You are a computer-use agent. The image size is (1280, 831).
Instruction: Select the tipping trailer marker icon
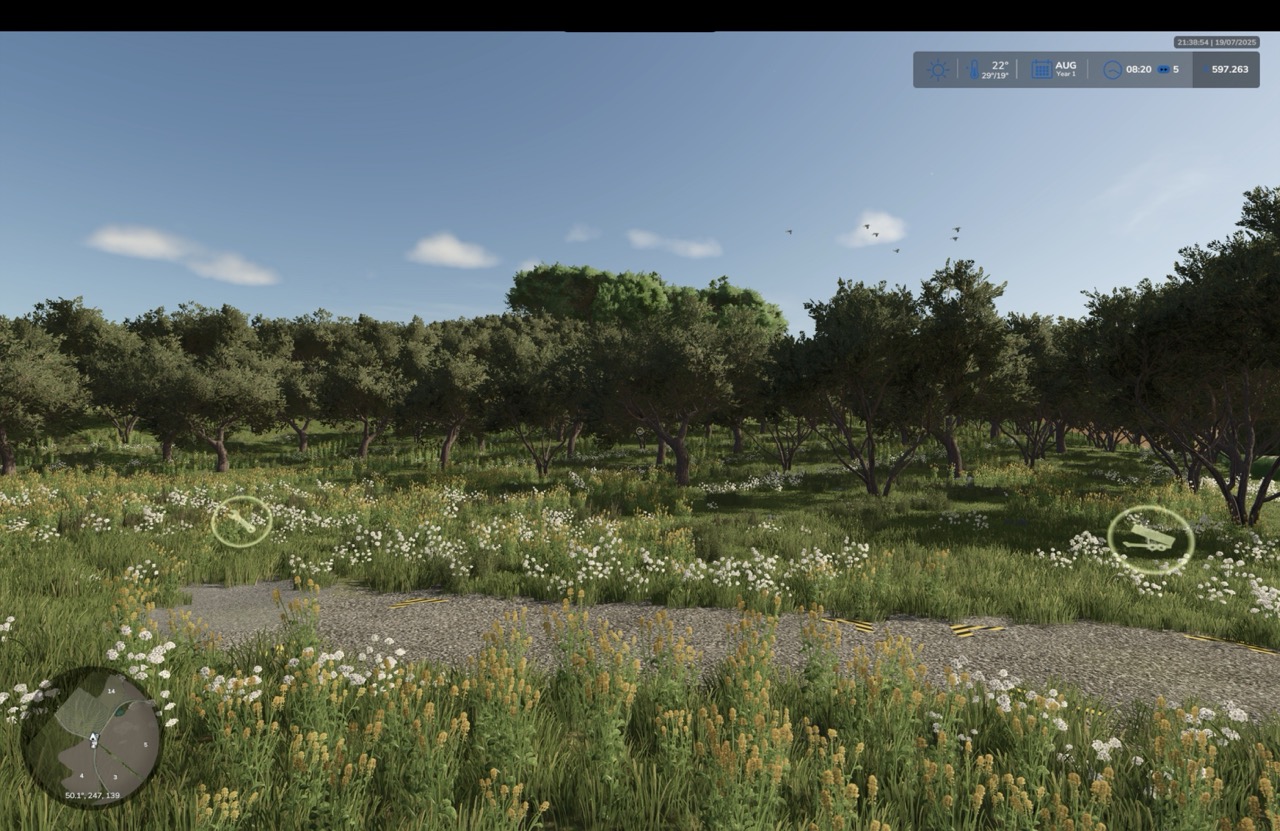[1150, 539]
